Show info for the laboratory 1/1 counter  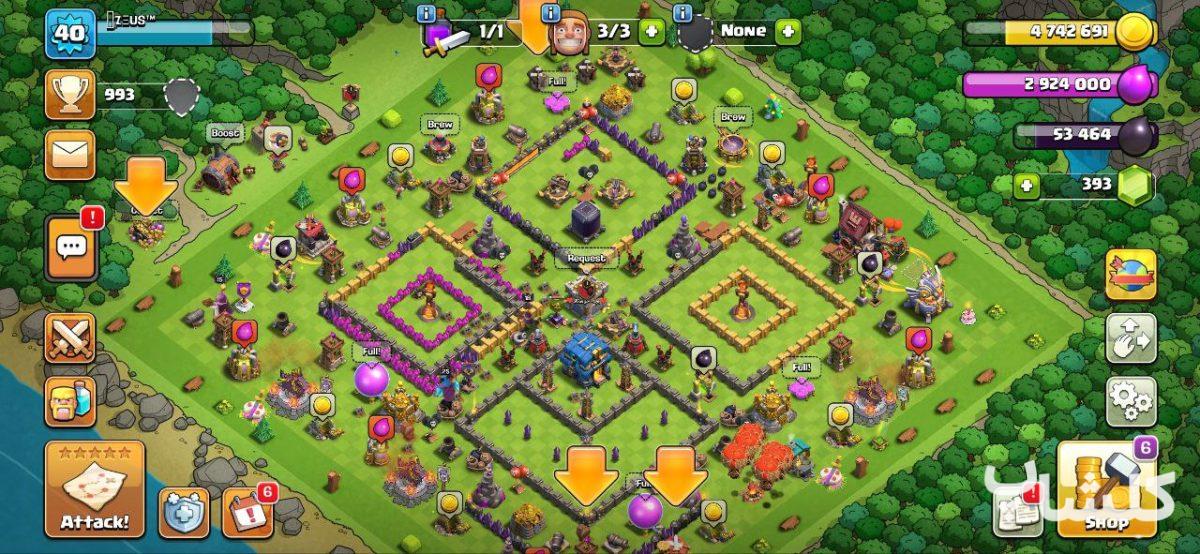(427, 13)
